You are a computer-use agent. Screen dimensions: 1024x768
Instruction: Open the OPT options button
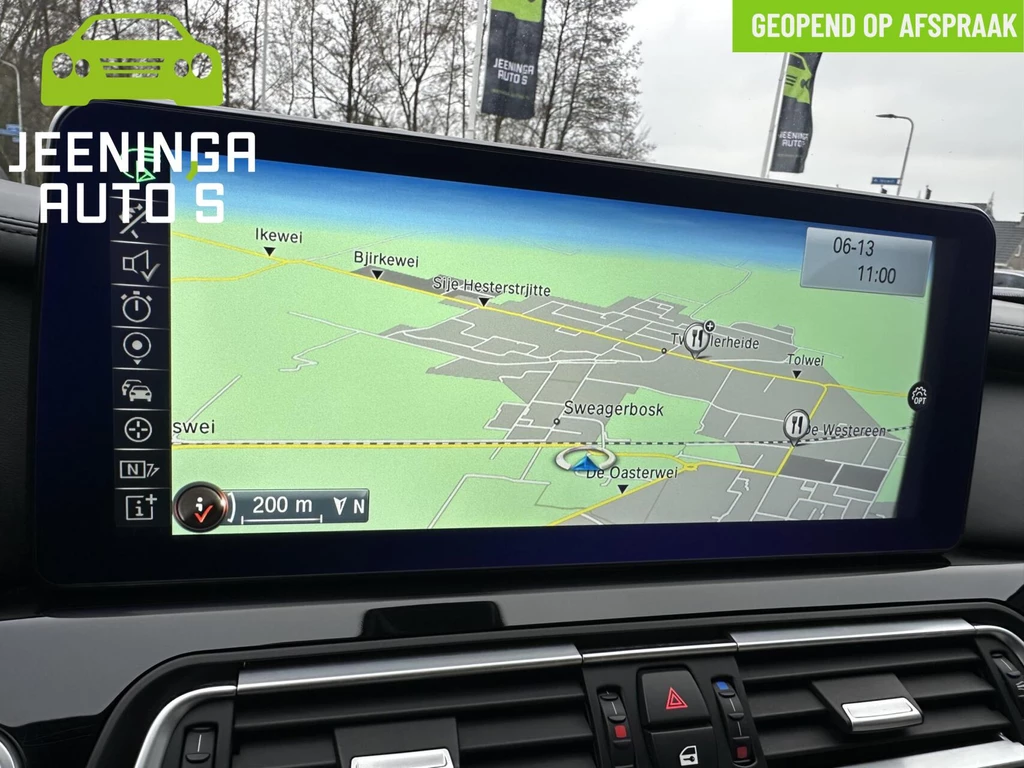tap(919, 397)
